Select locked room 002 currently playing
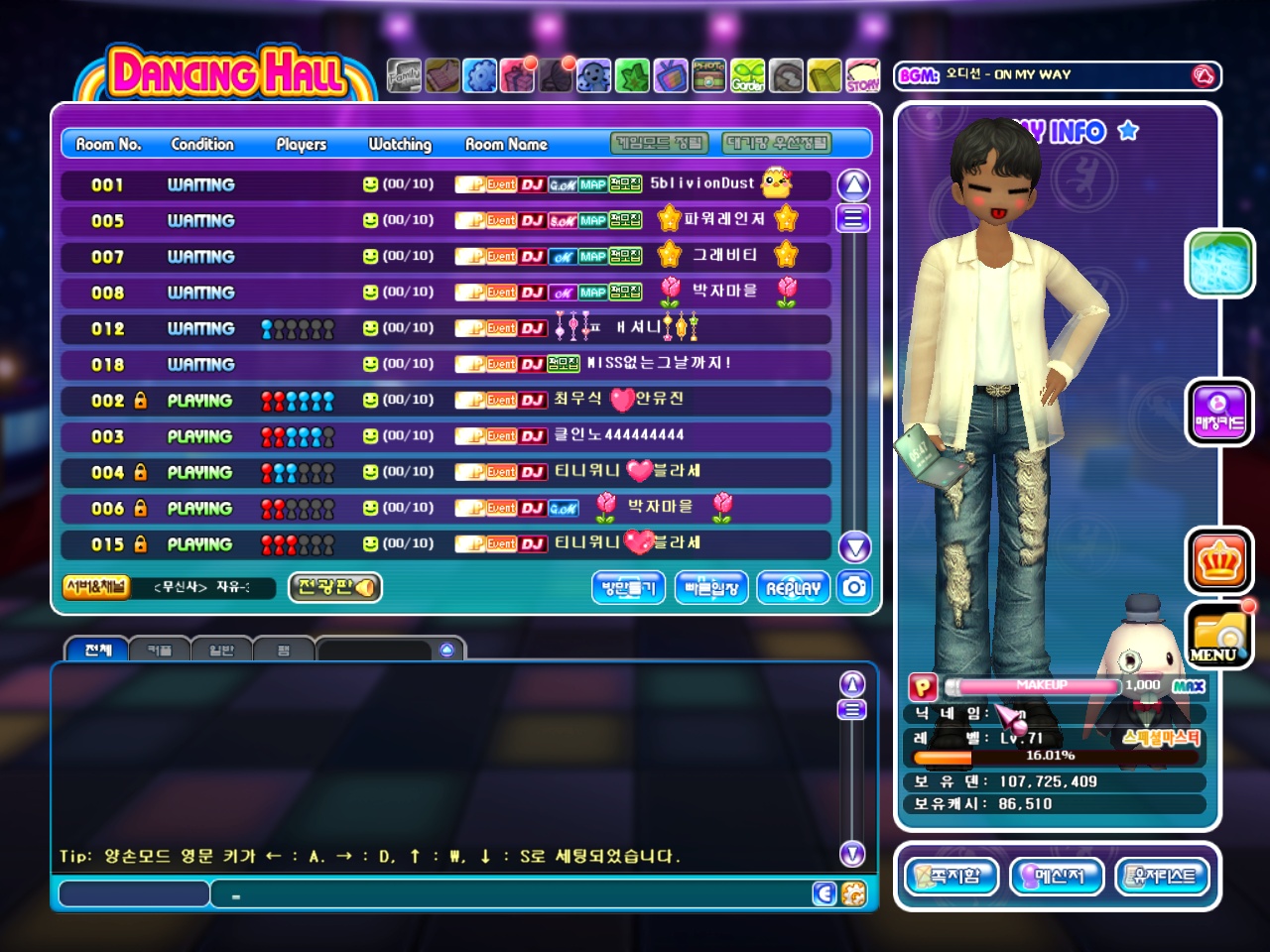The width and height of the screenshot is (1270, 952). [x=446, y=401]
